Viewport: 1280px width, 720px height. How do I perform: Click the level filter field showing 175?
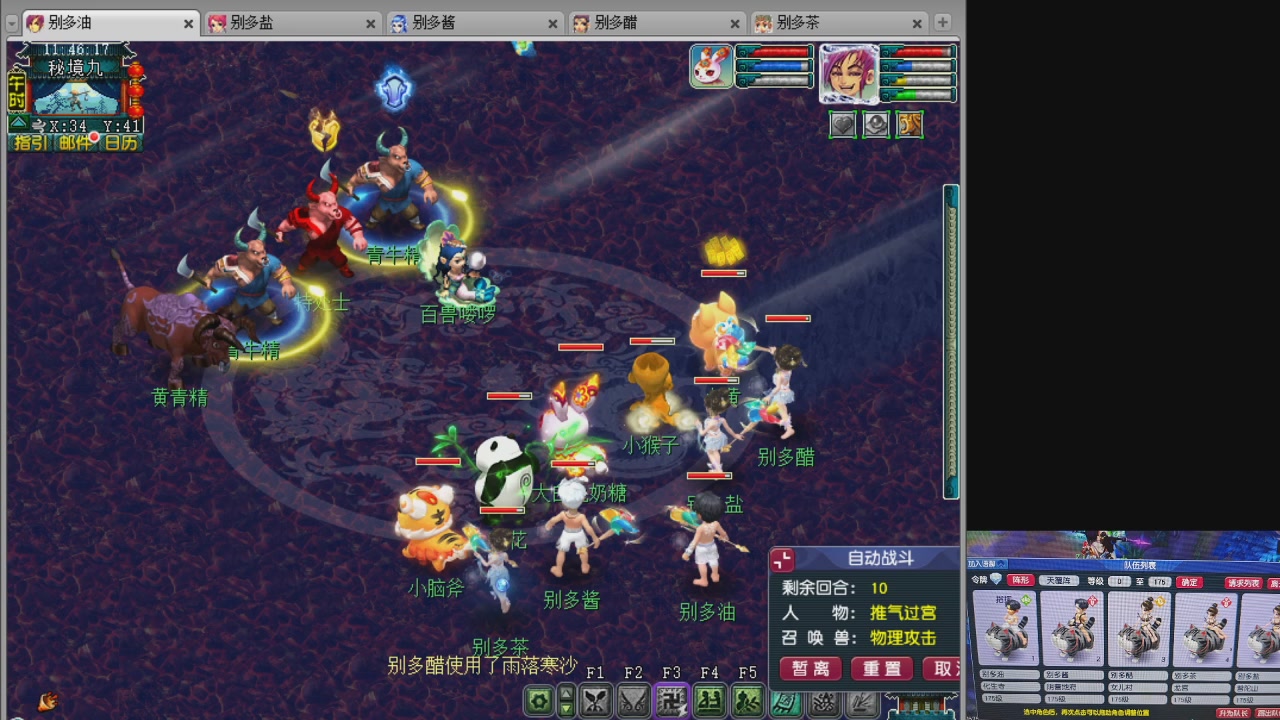1161,582
